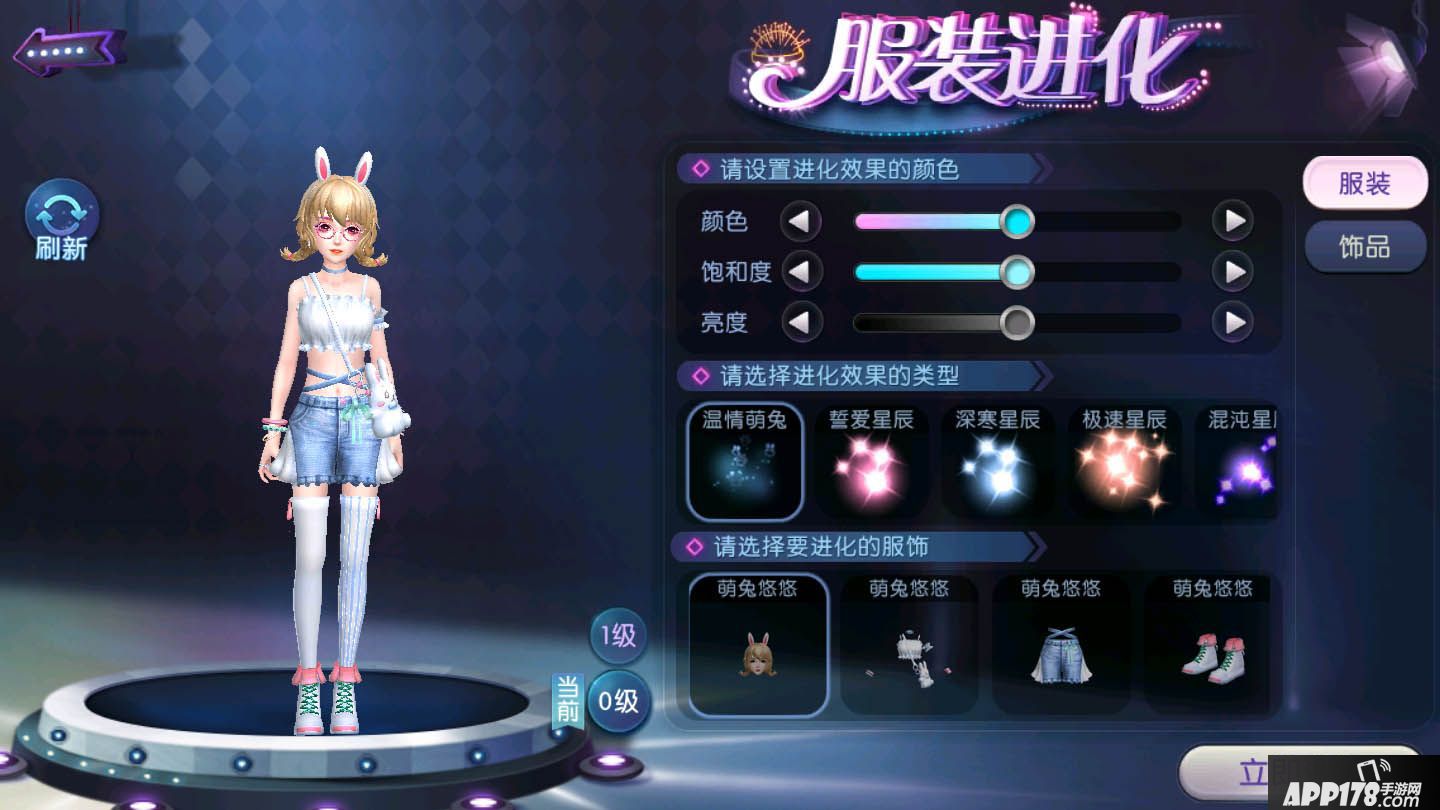This screenshot has width=1440, height=810.
Task: Select the 深寒星辰 blue star effect
Action: [998, 460]
